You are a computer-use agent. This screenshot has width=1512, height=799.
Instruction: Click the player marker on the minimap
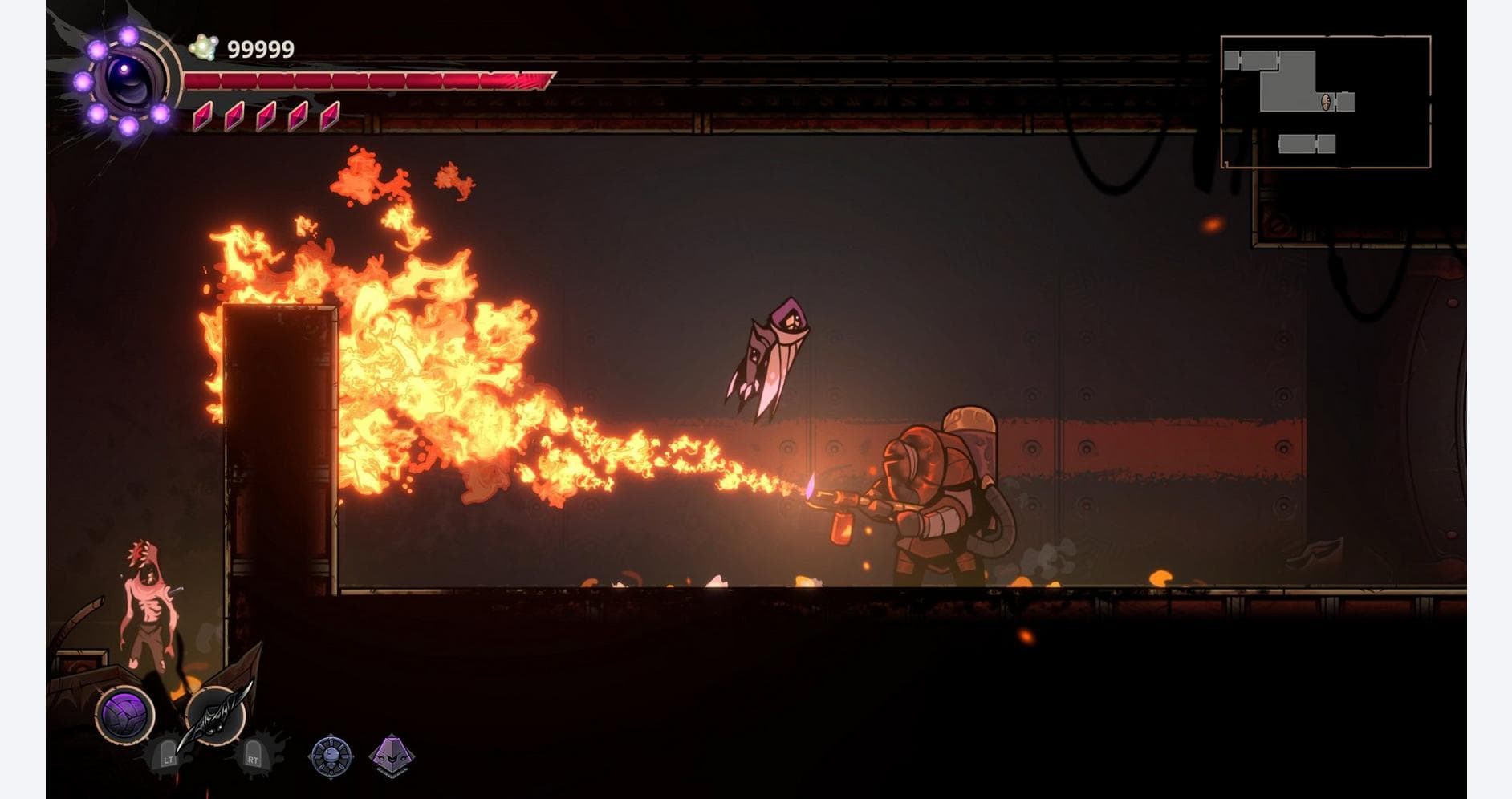(1325, 101)
